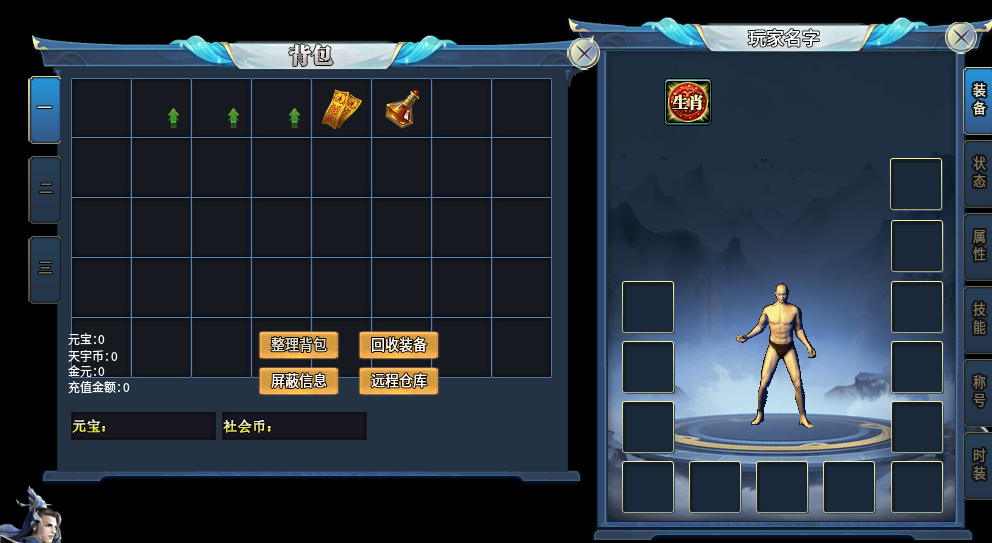Select the orange potion bottle slot
The width and height of the screenshot is (992, 543).
402,109
